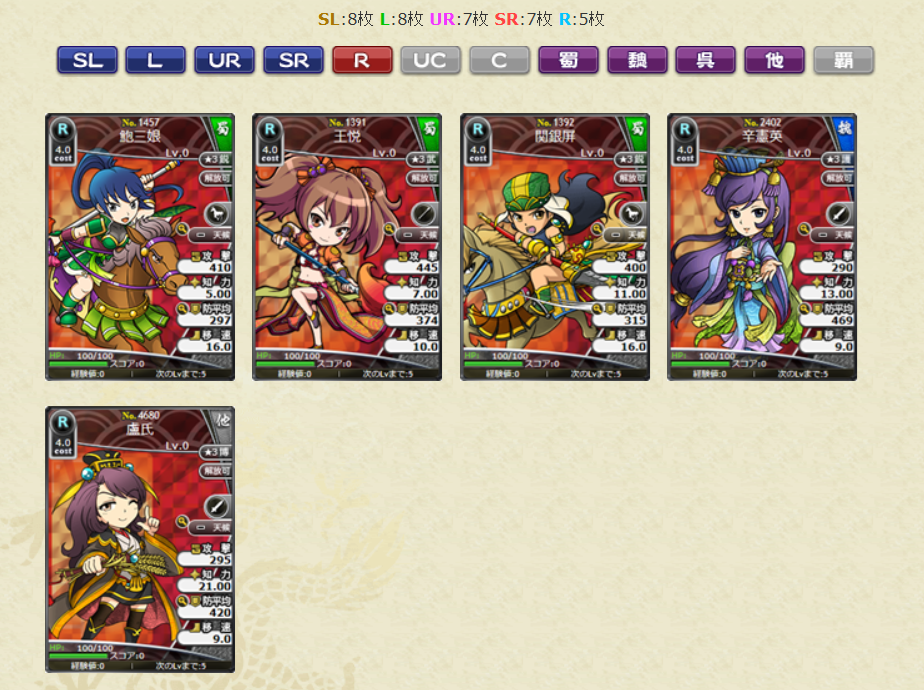Select the grey 覇 filter button

(843, 60)
